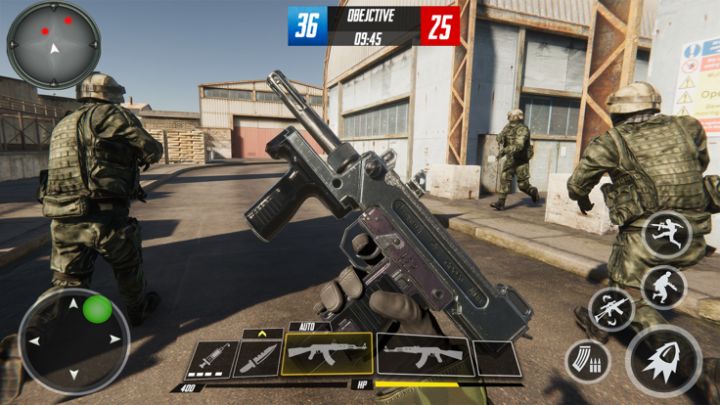Switch to the secondary rifle slot
The height and width of the screenshot is (405, 720).
(423, 355)
